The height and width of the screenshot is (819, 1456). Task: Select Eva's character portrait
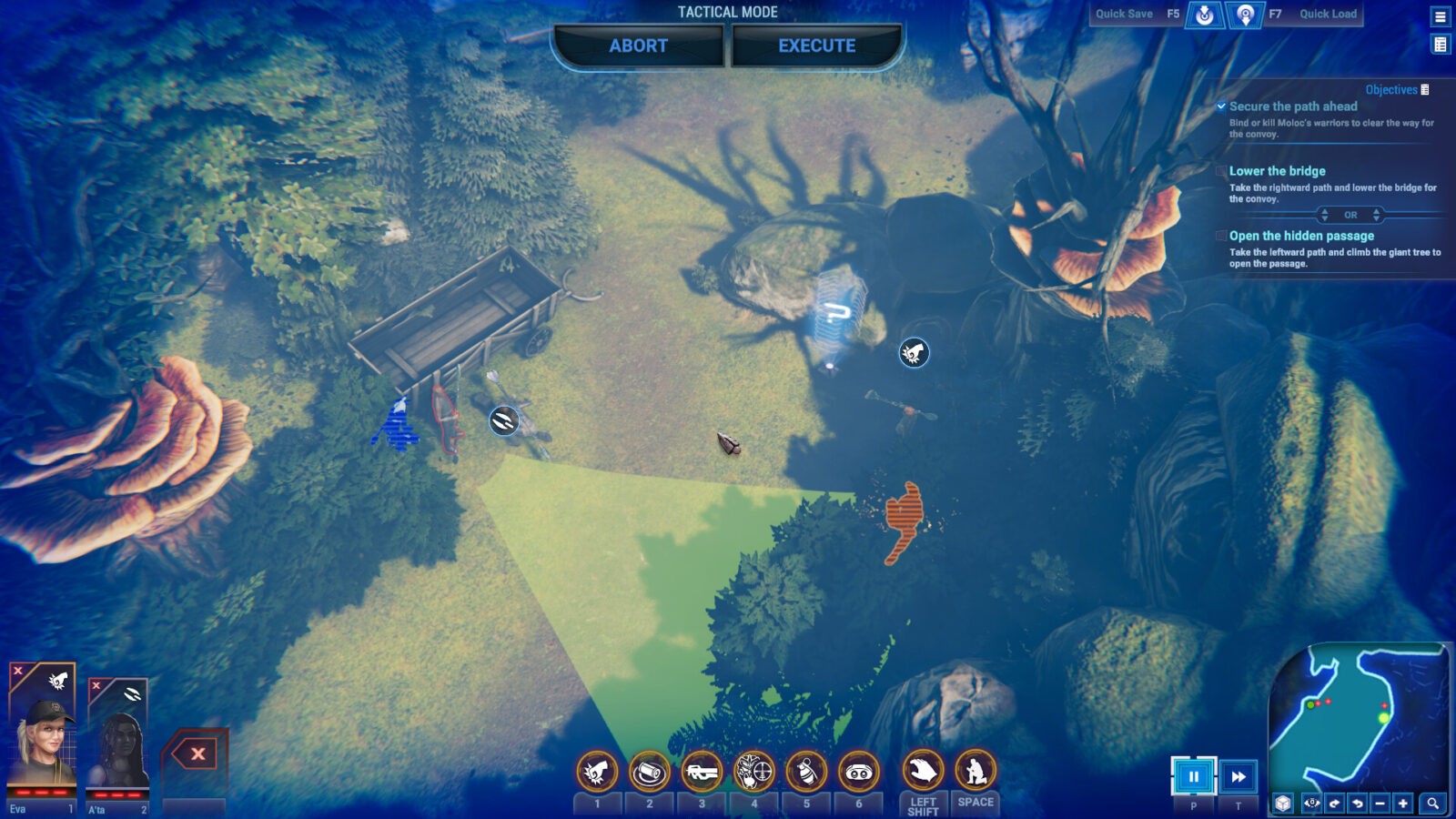tap(42, 737)
